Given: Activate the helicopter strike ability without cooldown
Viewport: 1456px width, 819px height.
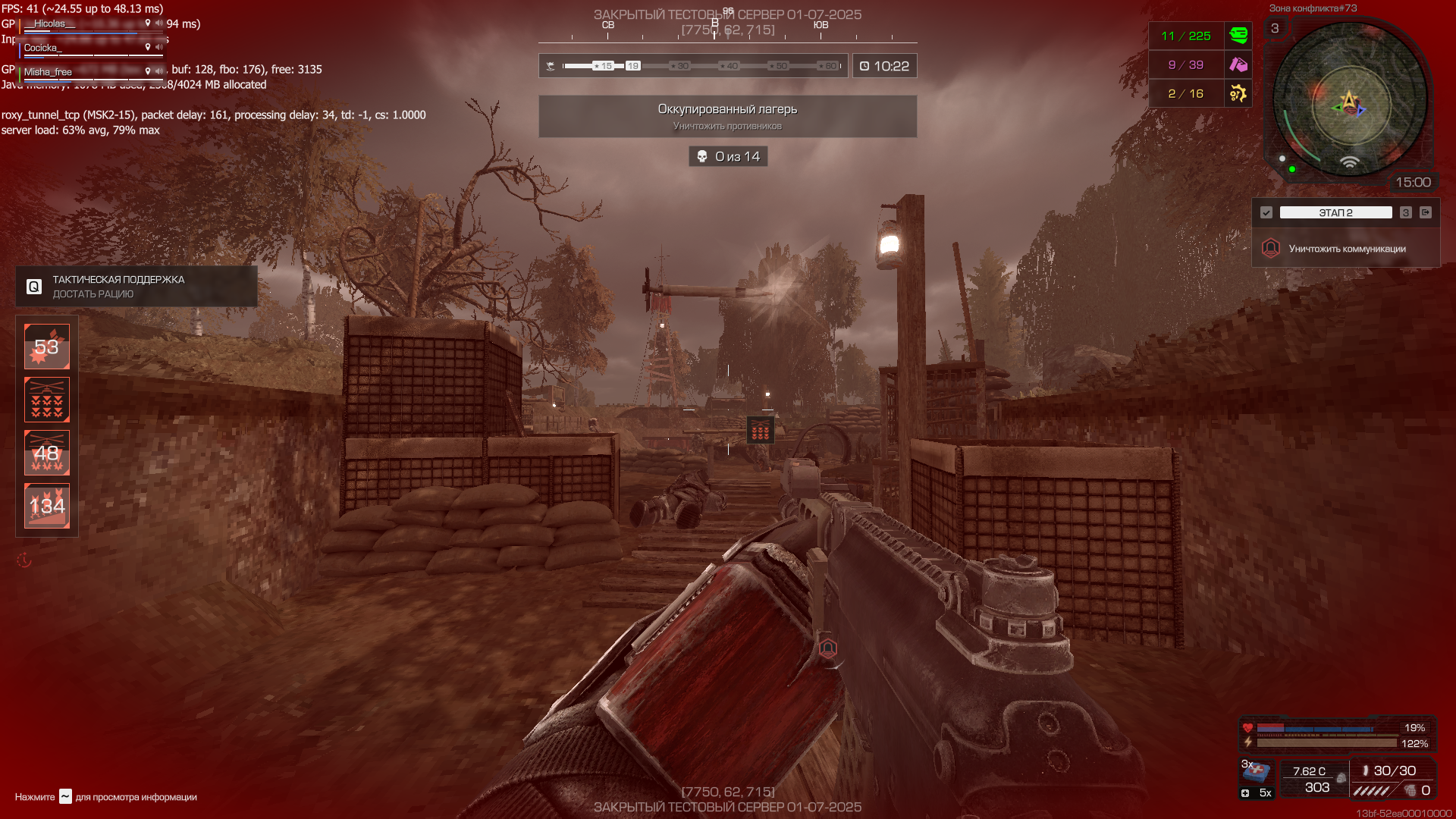Looking at the screenshot, I should point(47,400).
